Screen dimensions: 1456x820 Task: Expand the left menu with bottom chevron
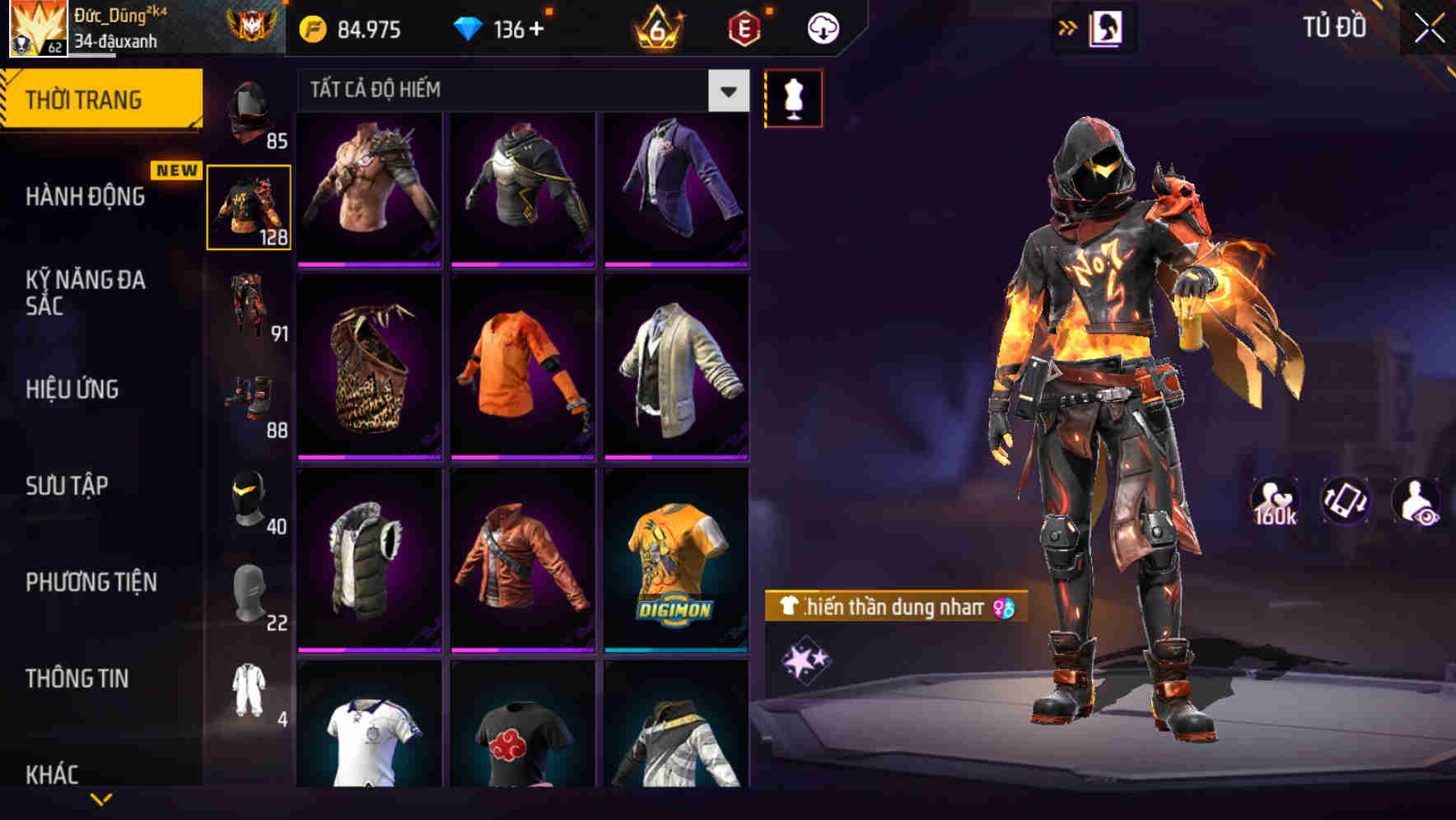point(102,797)
